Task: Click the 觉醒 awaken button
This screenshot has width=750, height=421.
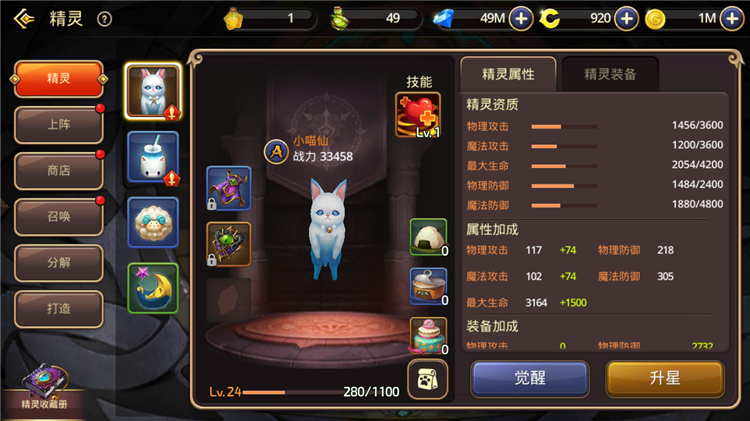Action: [x=530, y=379]
